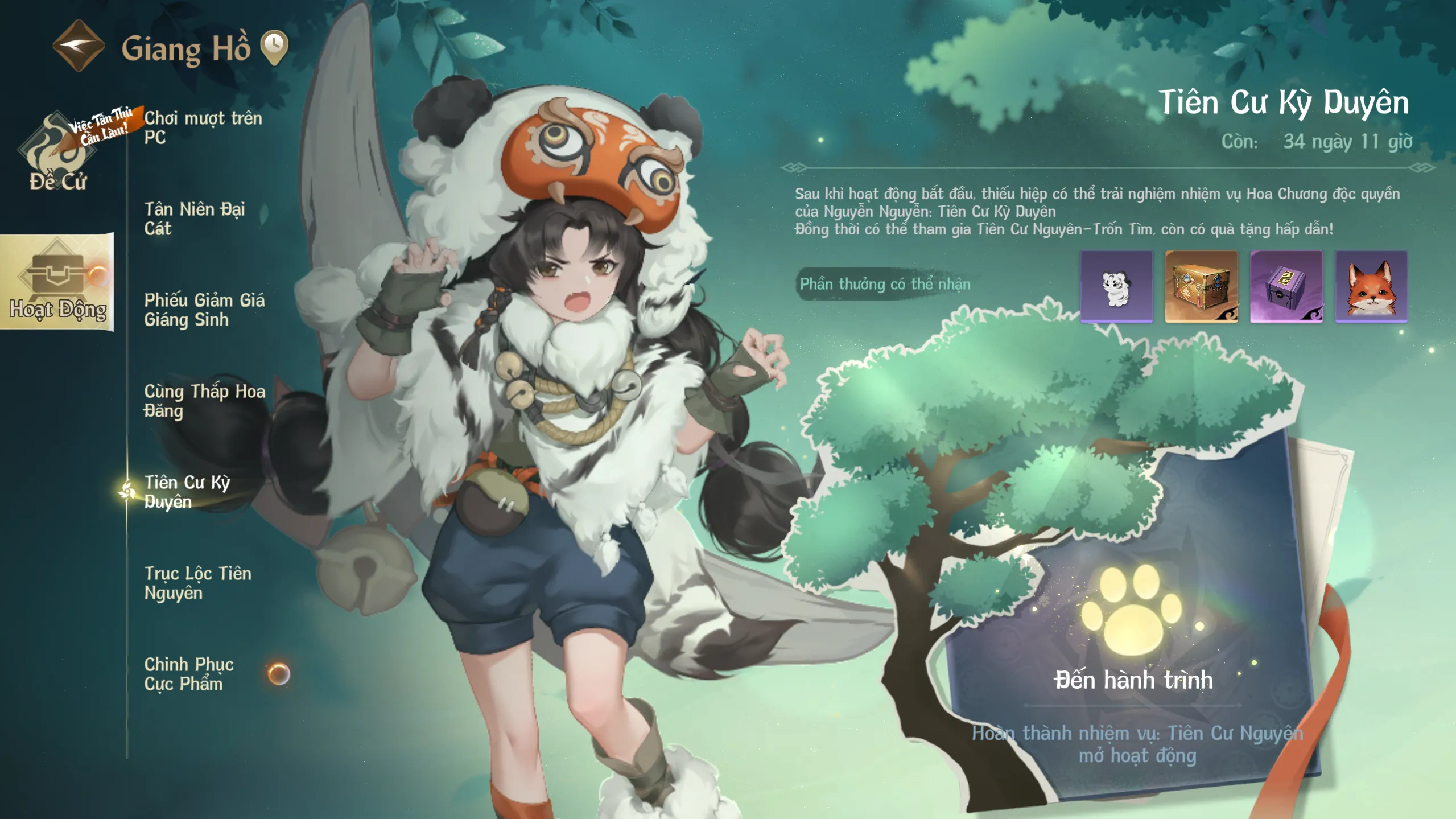Open the clock location pin icon

[x=274, y=46]
